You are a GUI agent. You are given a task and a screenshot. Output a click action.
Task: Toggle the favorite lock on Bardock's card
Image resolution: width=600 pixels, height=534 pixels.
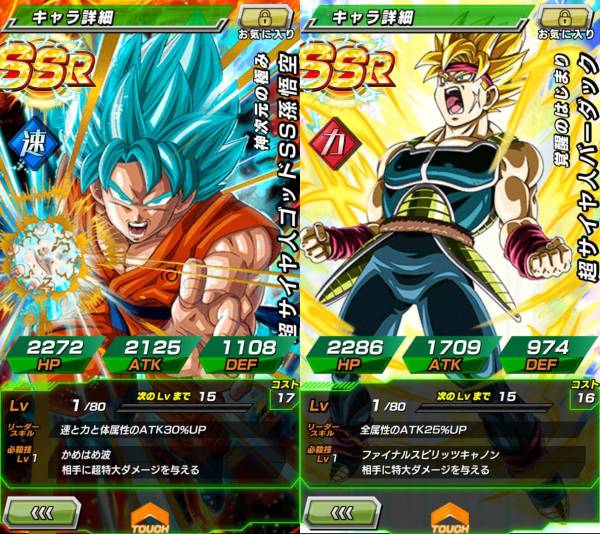point(565,18)
